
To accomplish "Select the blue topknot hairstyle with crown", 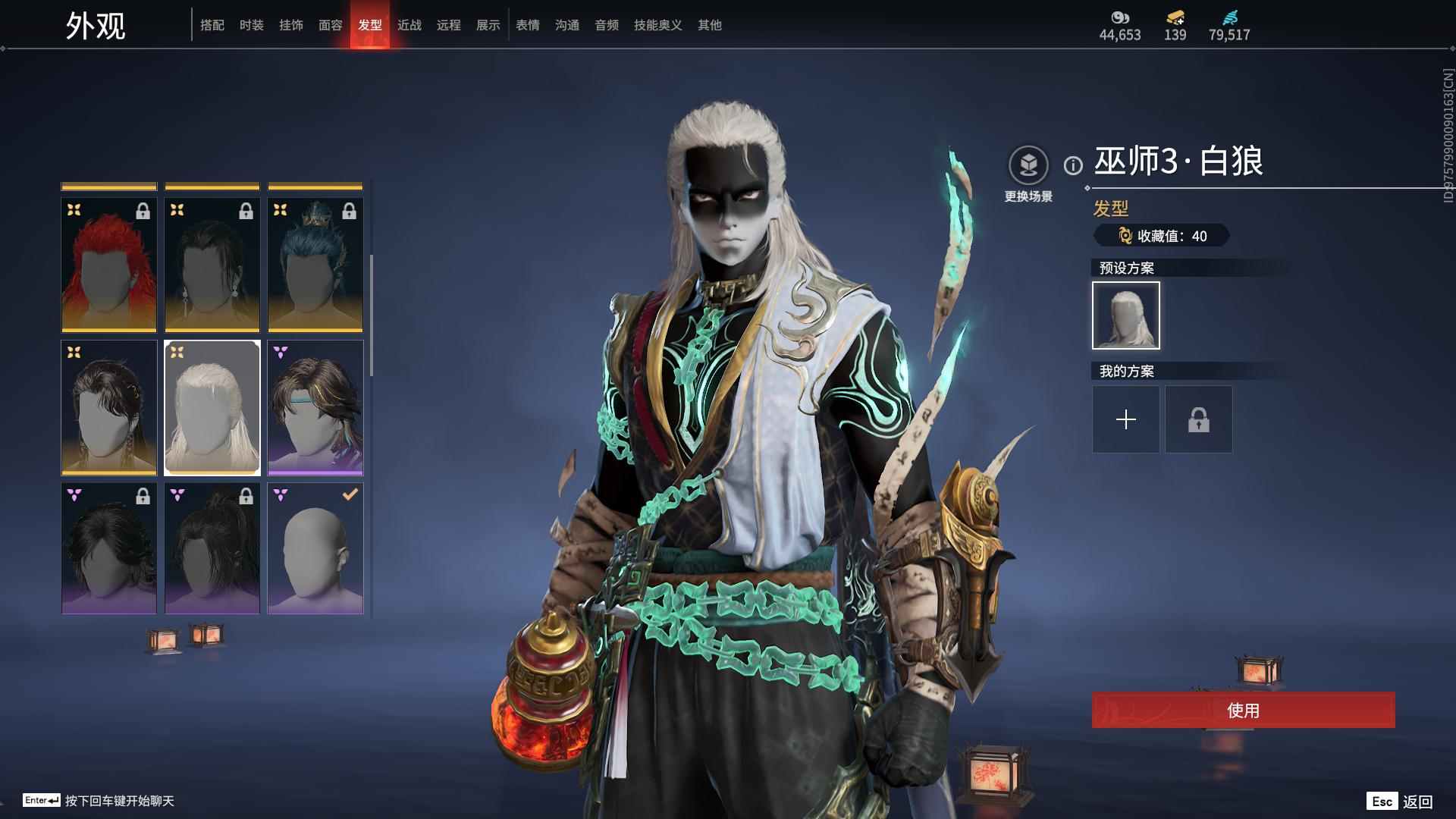I will 315,265.
